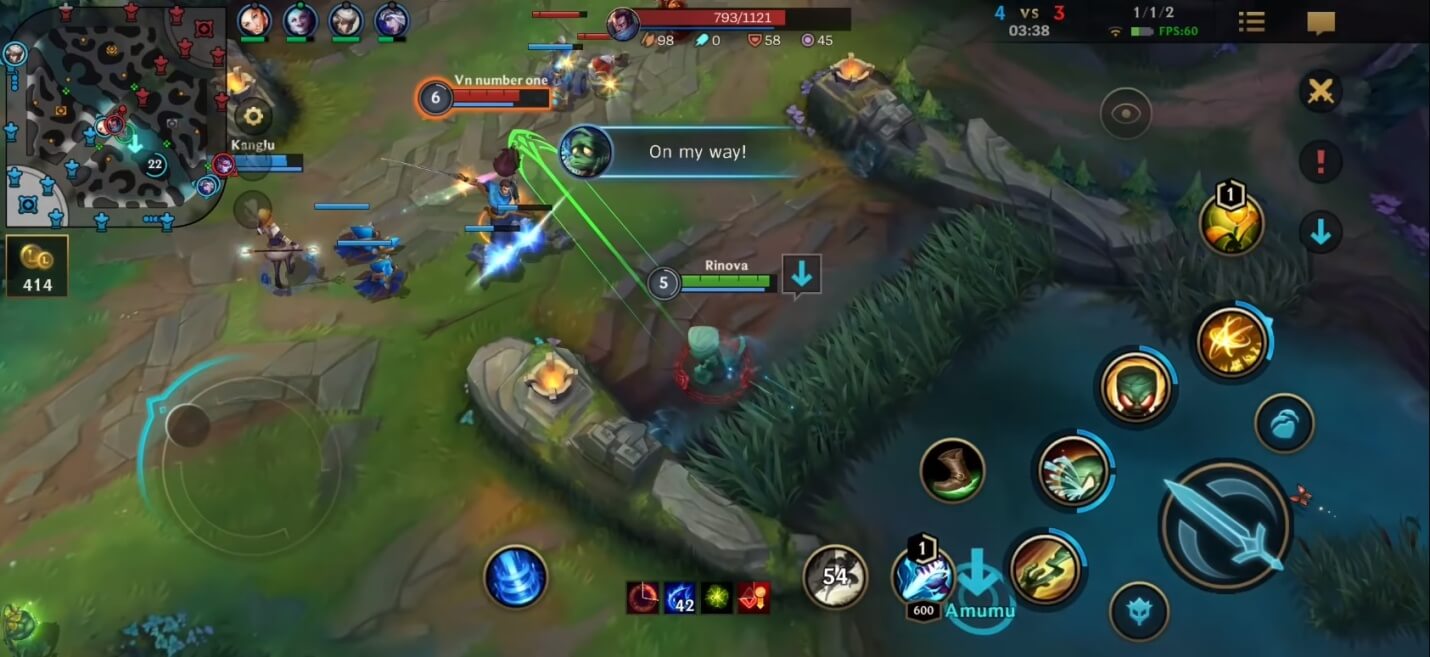Use the yellow-green trinket with one charge

(1231, 224)
